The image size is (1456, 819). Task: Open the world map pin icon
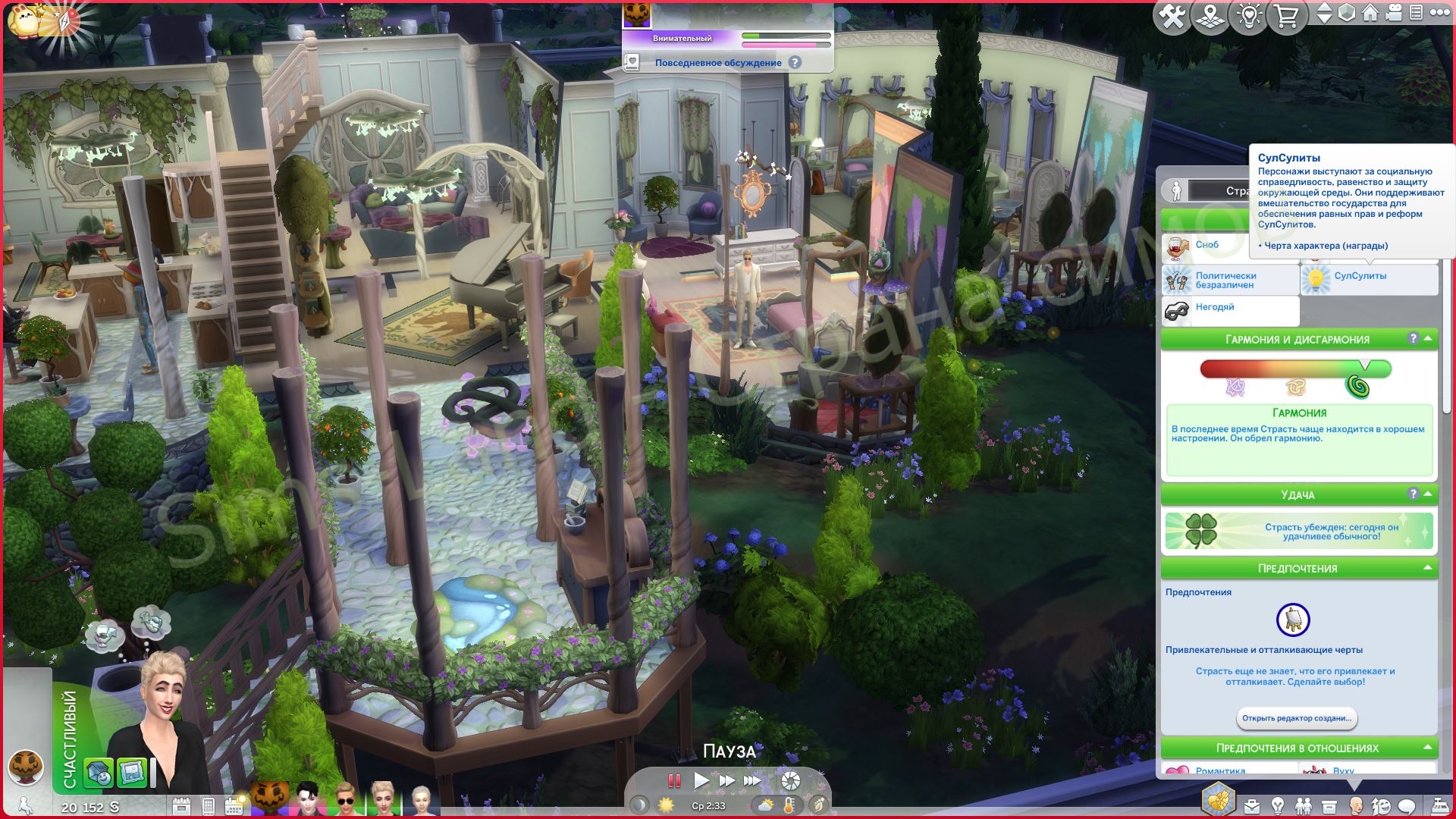click(x=1210, y=17)
